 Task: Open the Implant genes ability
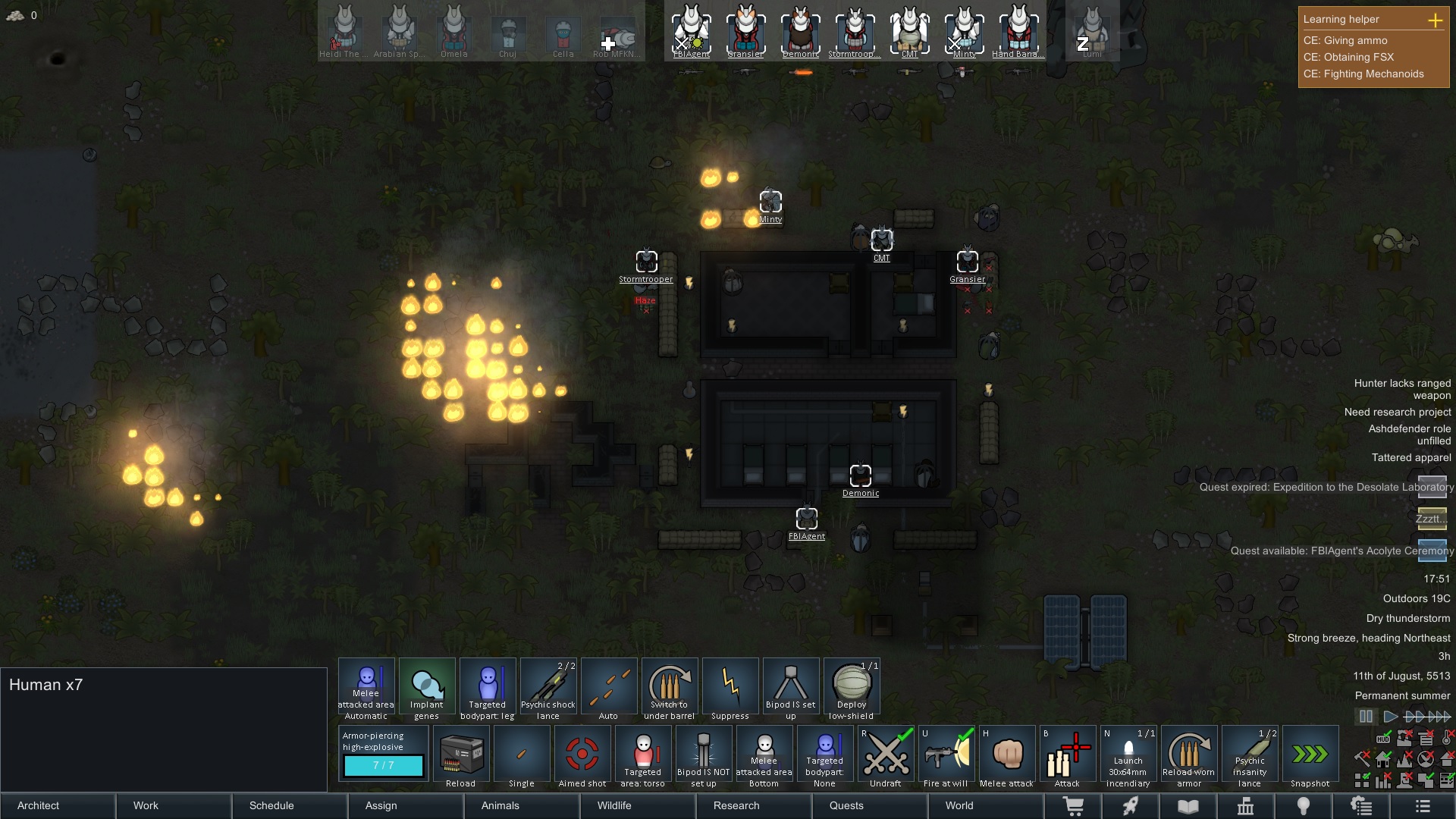(x=426, y=686)
